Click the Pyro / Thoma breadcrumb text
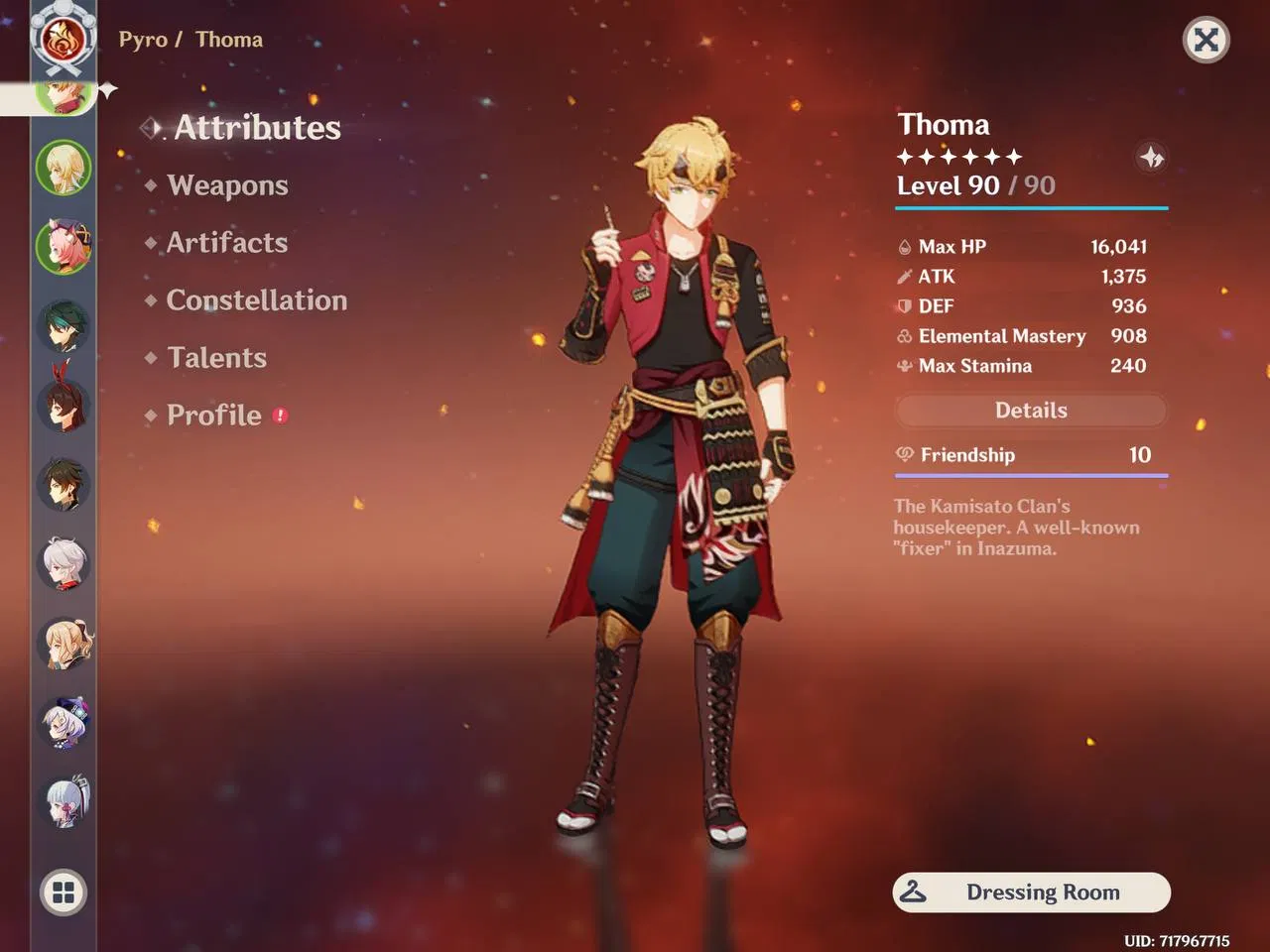 pyautogui.click(x=190, y=40)
